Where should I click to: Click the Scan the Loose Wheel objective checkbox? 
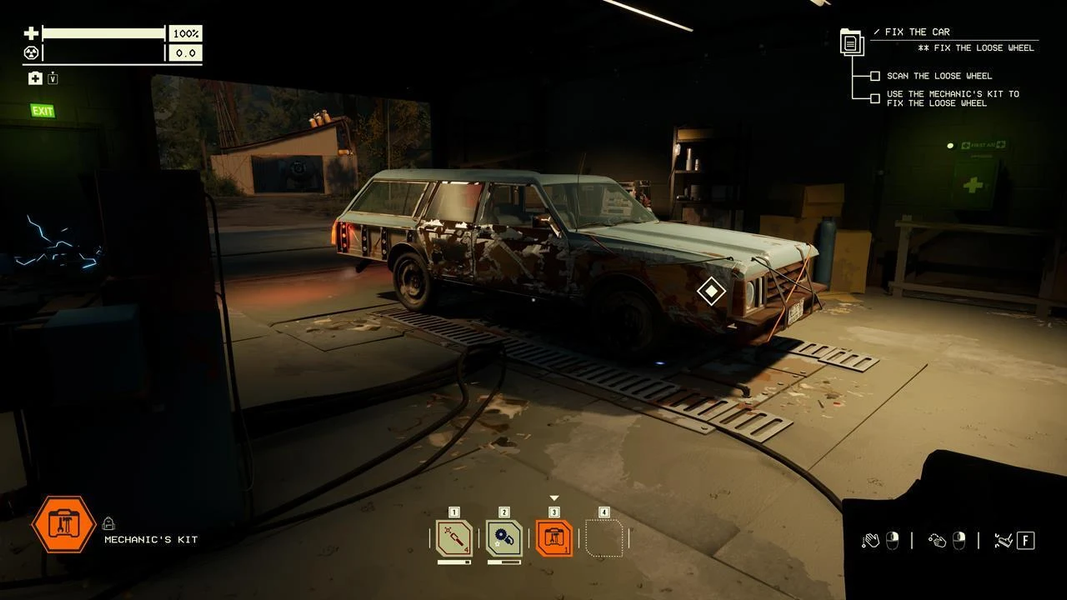(x=875, y=76)
